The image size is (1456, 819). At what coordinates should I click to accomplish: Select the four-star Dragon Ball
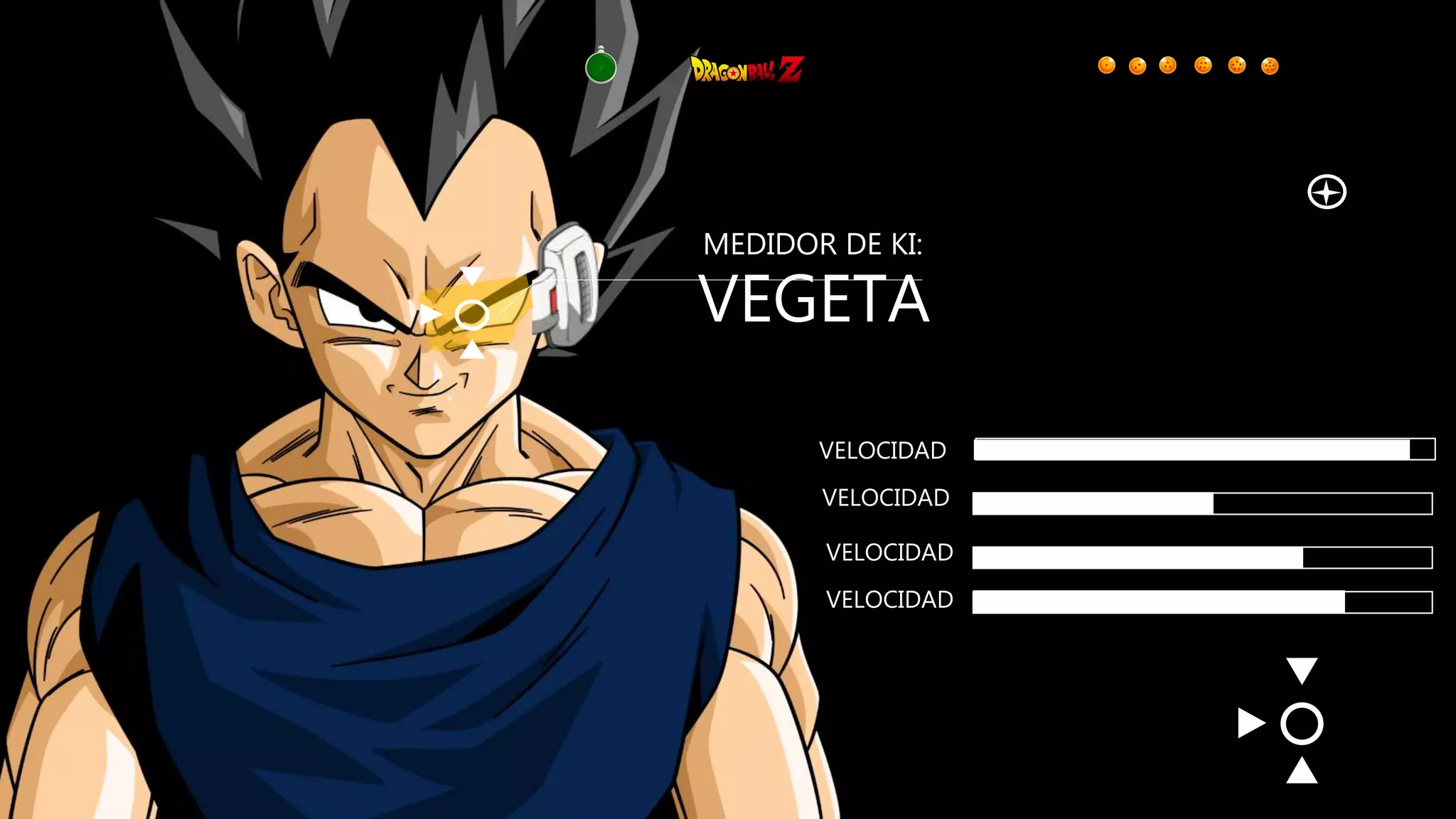[1203, 65]
